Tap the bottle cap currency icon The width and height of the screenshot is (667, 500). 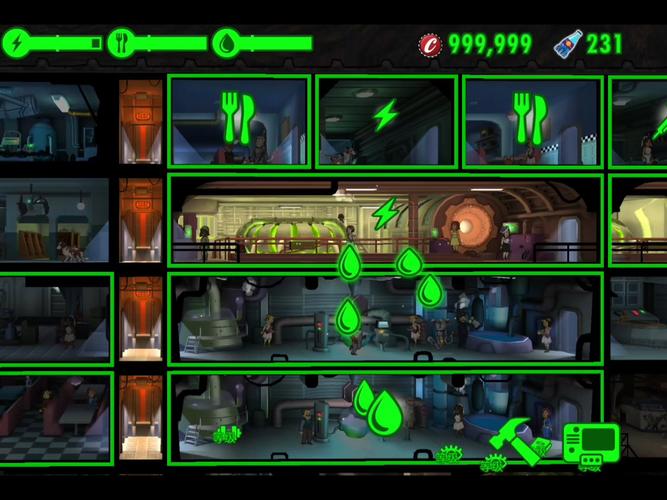[x=430, y=43]
